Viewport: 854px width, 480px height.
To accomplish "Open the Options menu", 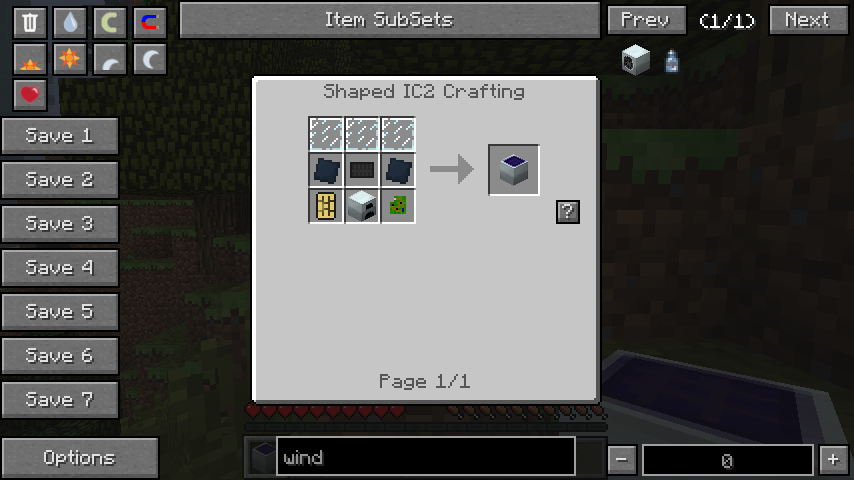I will click(x=79, y=458).
